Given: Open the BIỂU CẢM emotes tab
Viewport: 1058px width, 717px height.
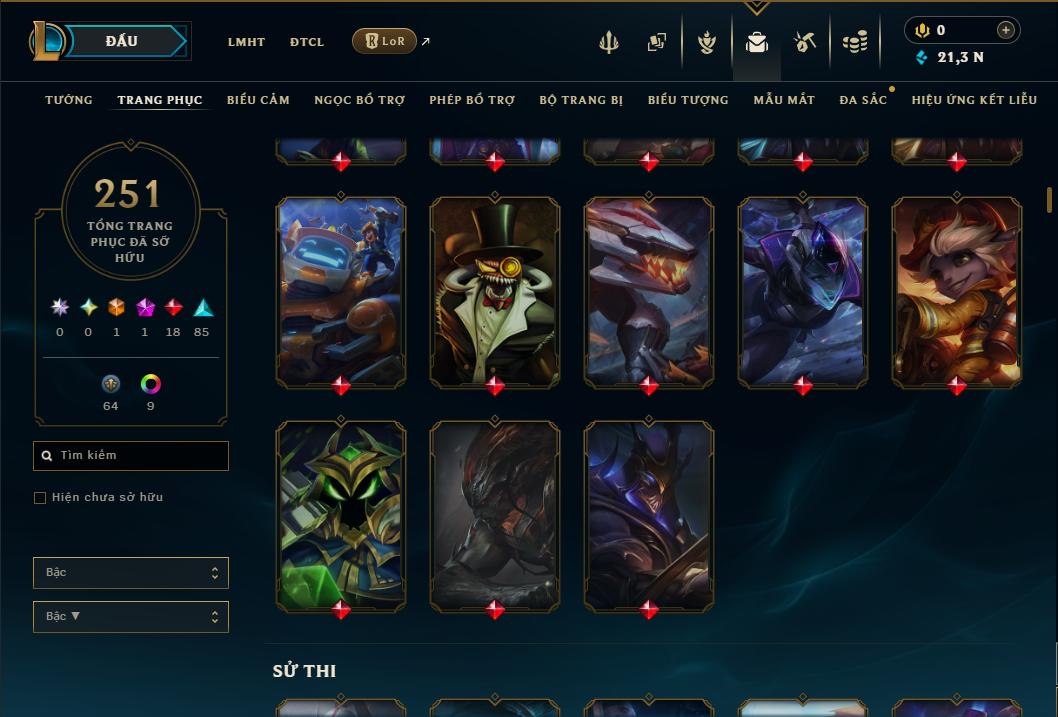Looking at the screenshot, I should (x=258, y=100).
